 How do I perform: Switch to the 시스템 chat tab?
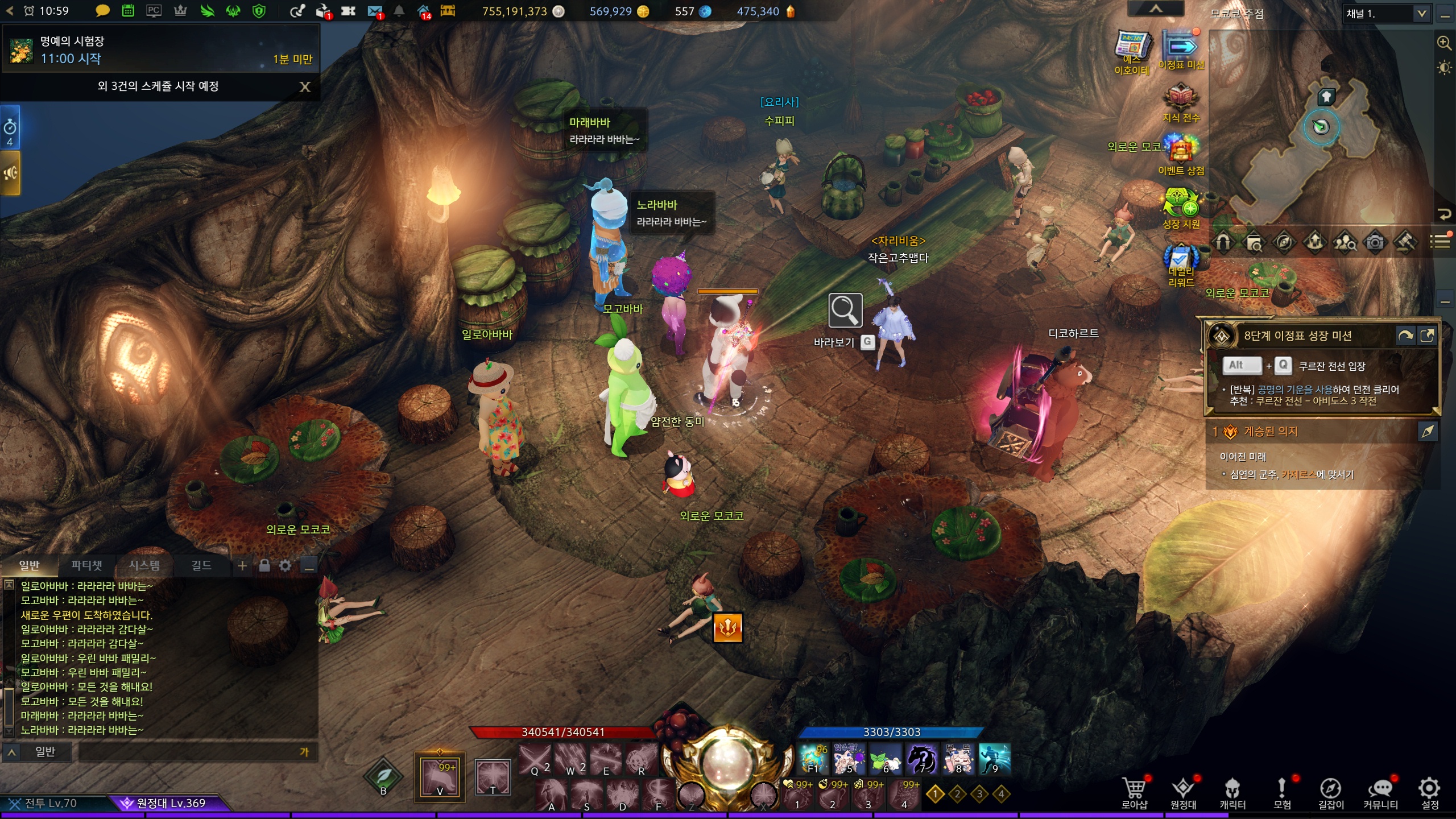pos(144,565)
